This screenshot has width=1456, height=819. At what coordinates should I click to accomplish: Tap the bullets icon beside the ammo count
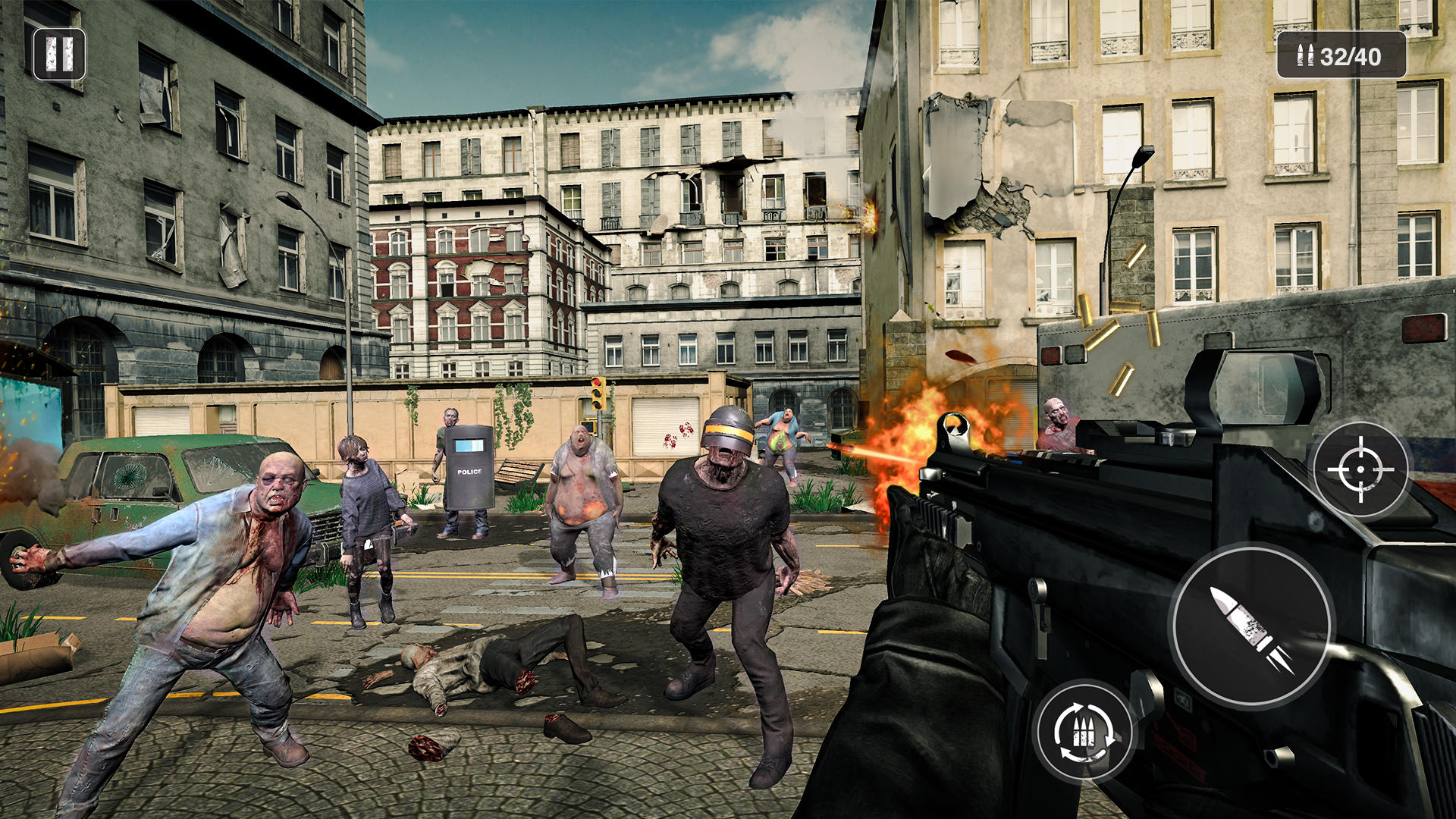[x=1306, y=56]
